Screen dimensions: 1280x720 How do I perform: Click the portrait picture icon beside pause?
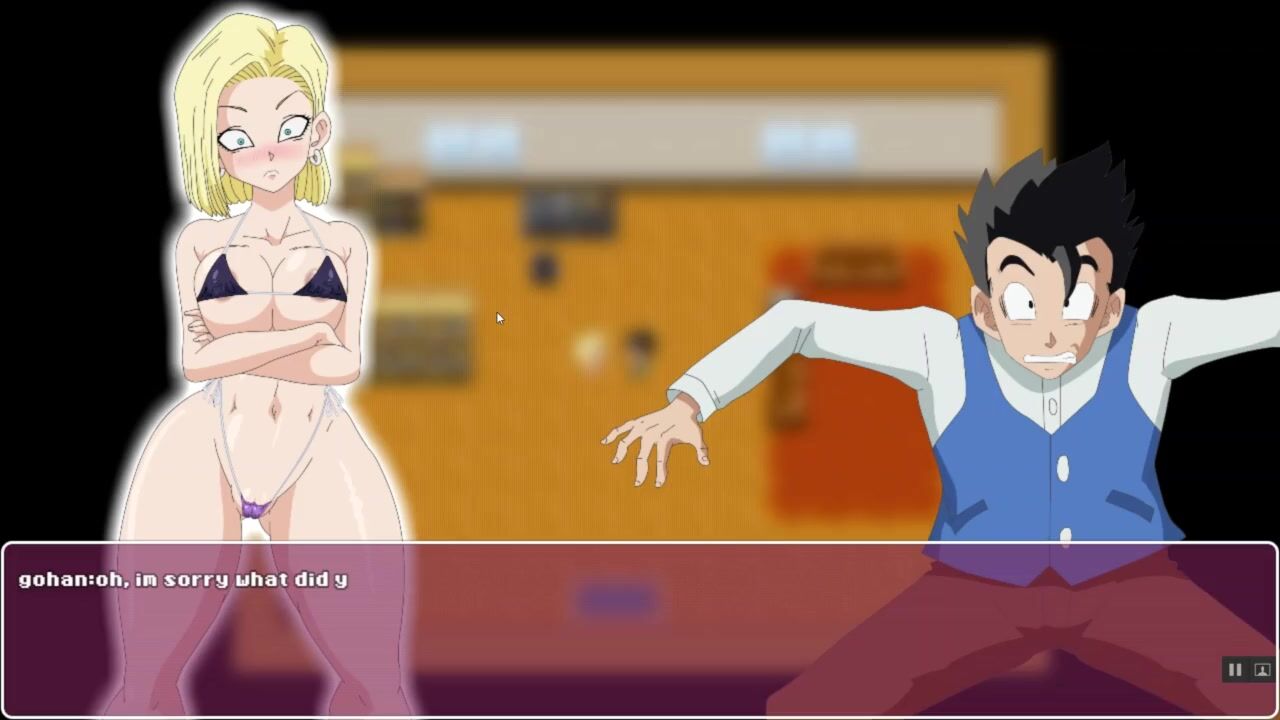click(1261, 670)
